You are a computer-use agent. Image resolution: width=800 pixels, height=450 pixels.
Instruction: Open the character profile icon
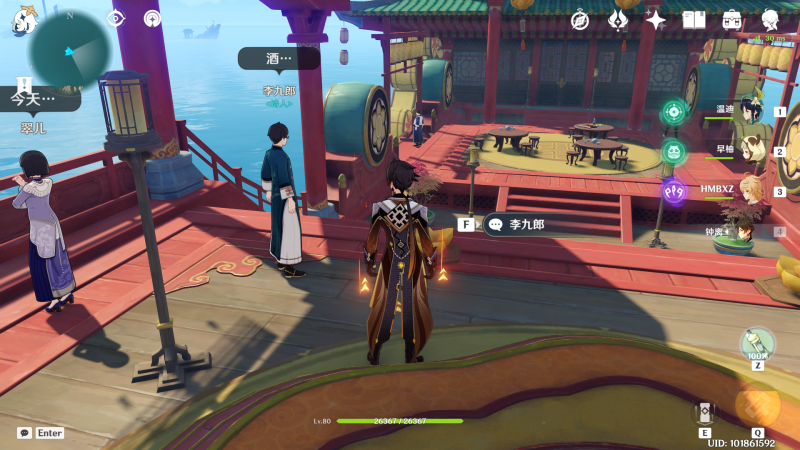(771, 20)
